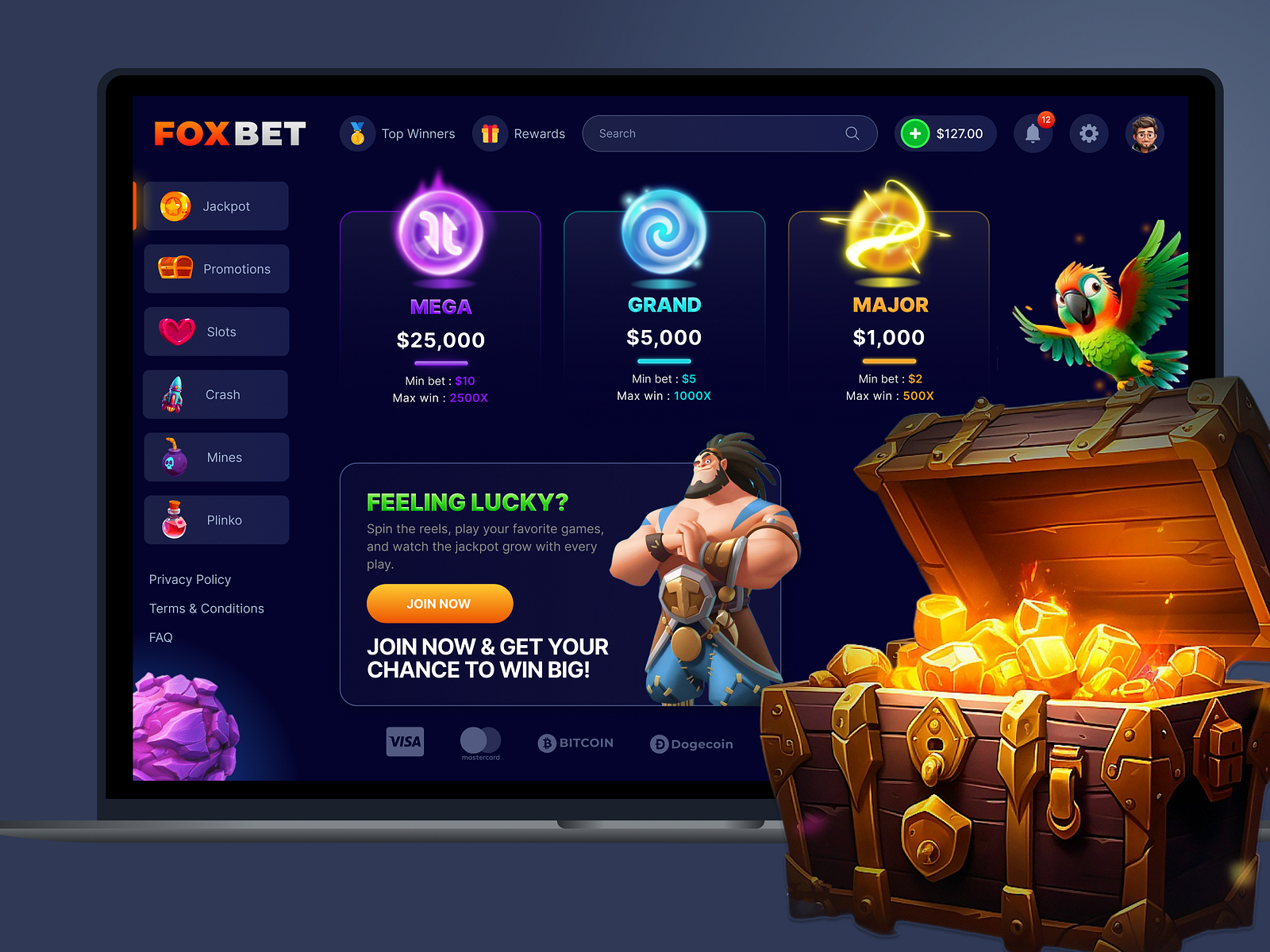Open the settings gear icon
Screen dimensions: 1270x952
(x=1089, y=133)
